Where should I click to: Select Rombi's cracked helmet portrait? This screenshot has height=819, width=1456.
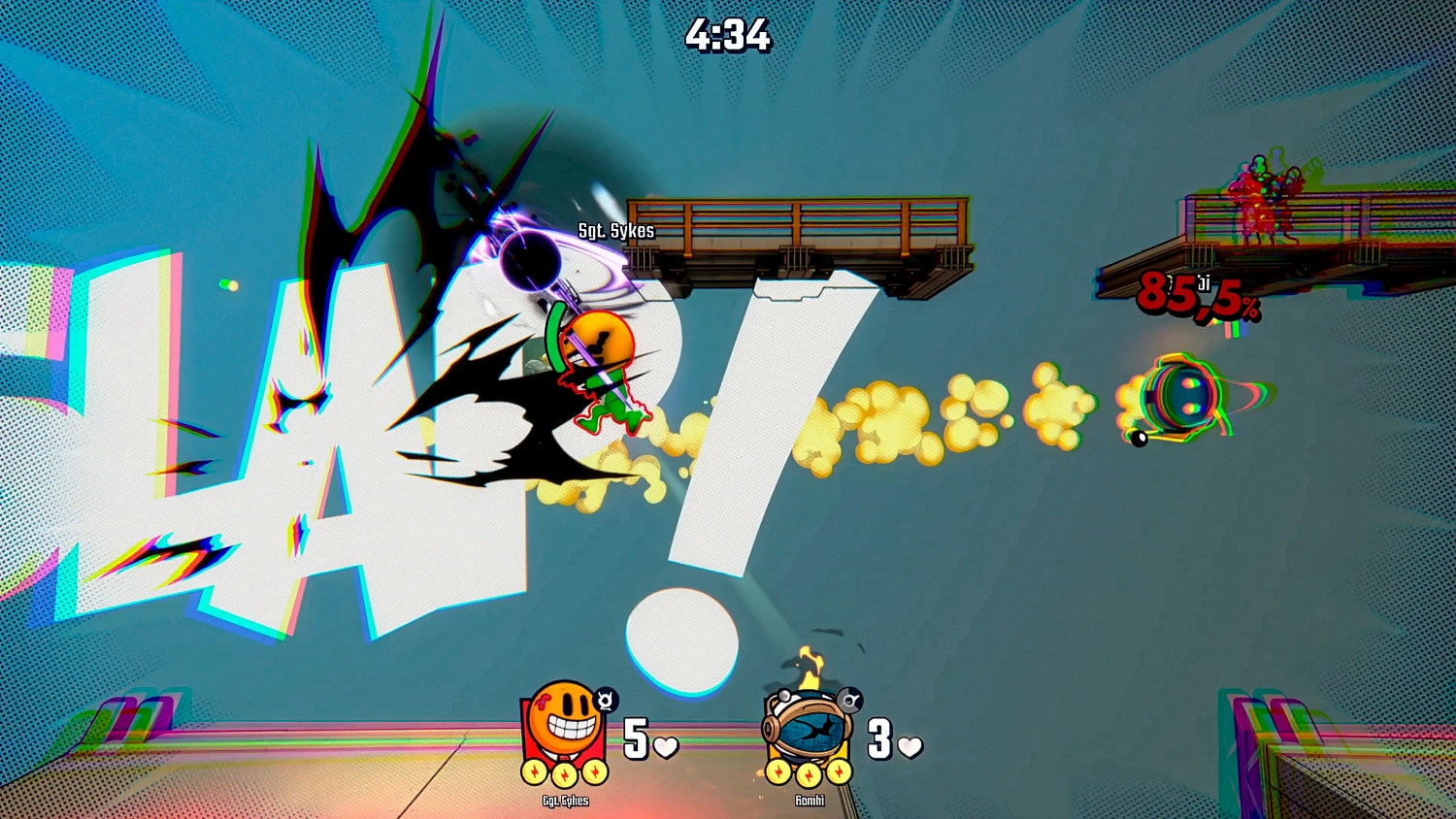[807, 728]
